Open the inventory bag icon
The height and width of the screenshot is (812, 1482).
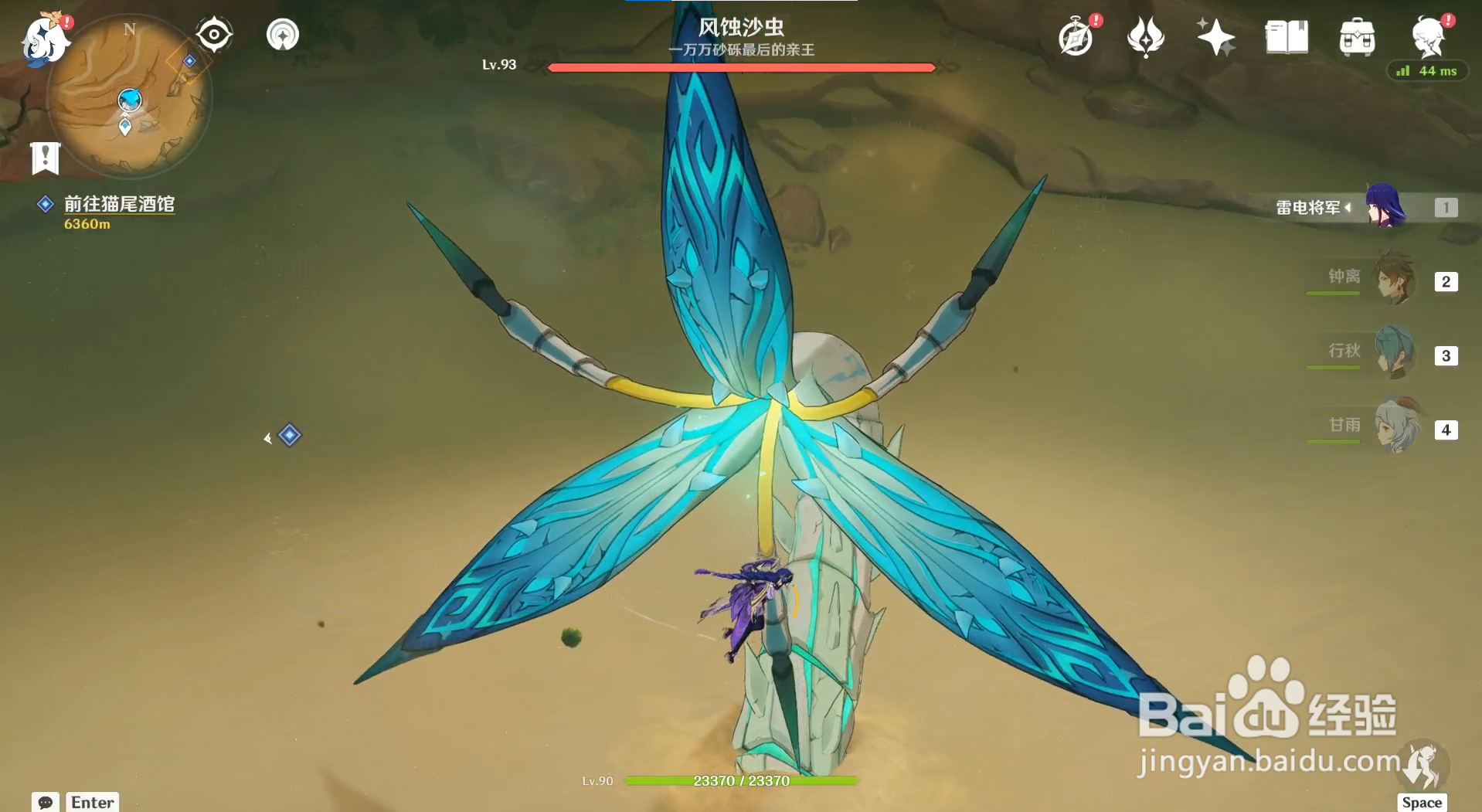(1358, 36)
